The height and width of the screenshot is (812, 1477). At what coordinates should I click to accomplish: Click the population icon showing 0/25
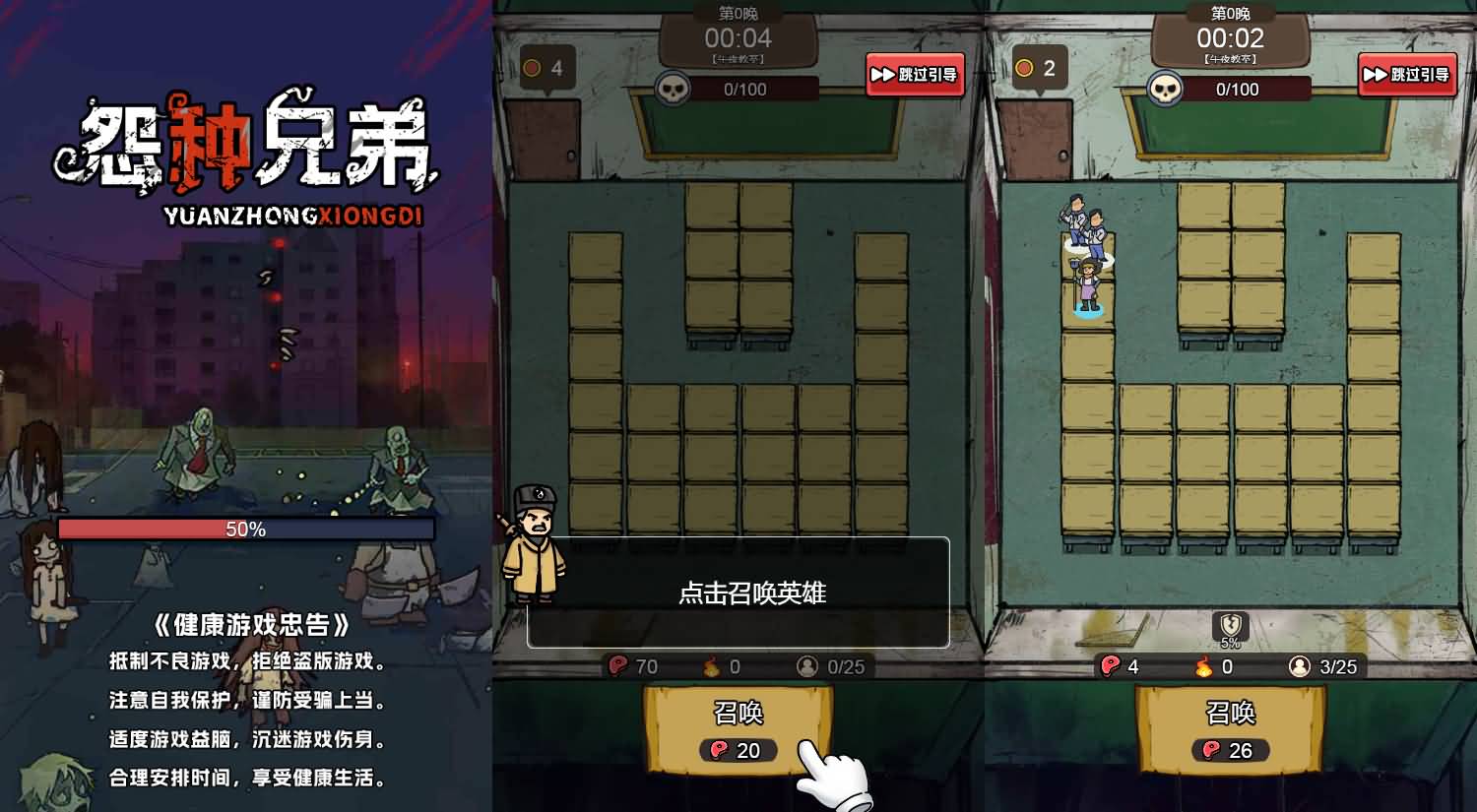809,666
